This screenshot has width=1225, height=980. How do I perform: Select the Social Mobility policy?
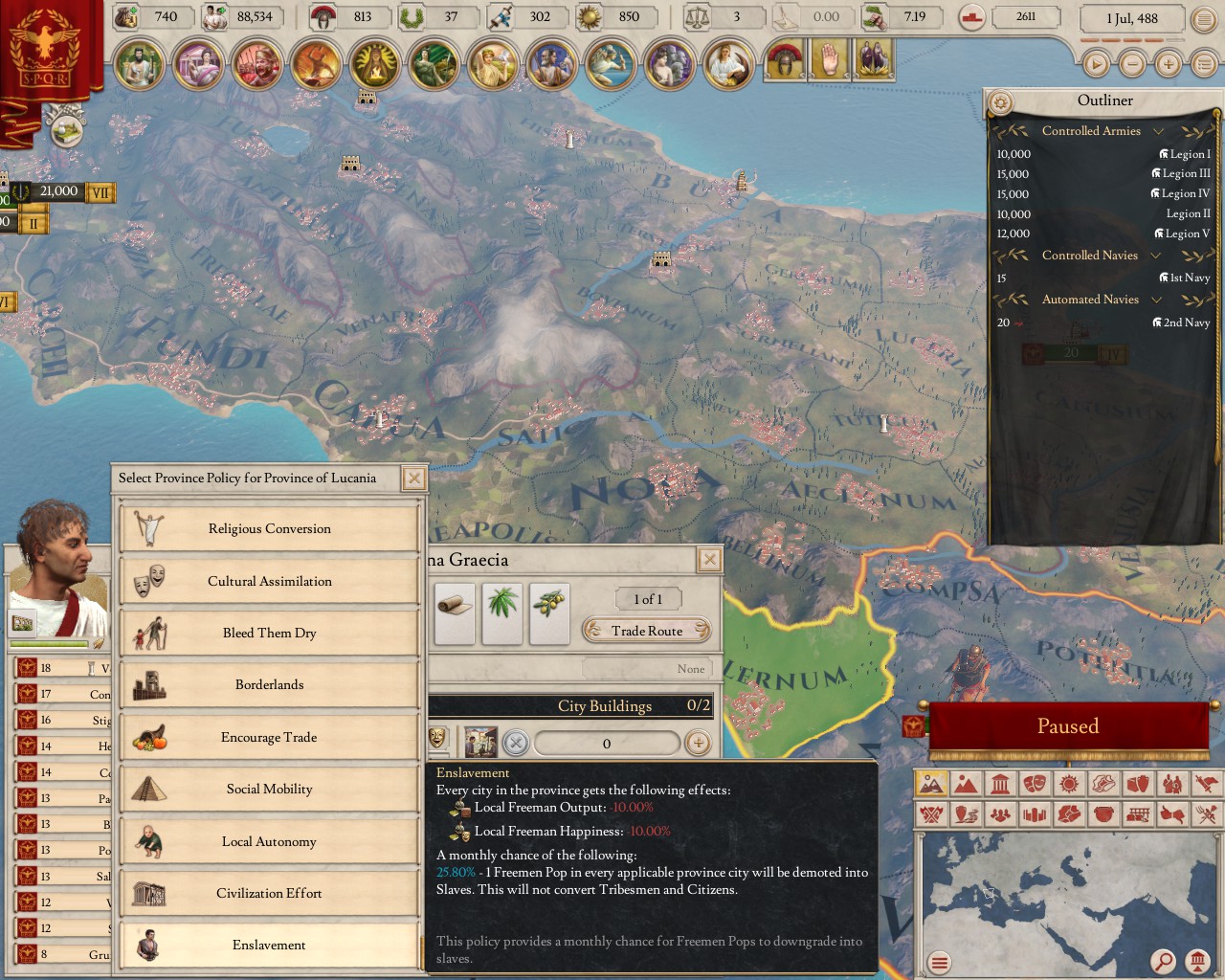(269, 789)
